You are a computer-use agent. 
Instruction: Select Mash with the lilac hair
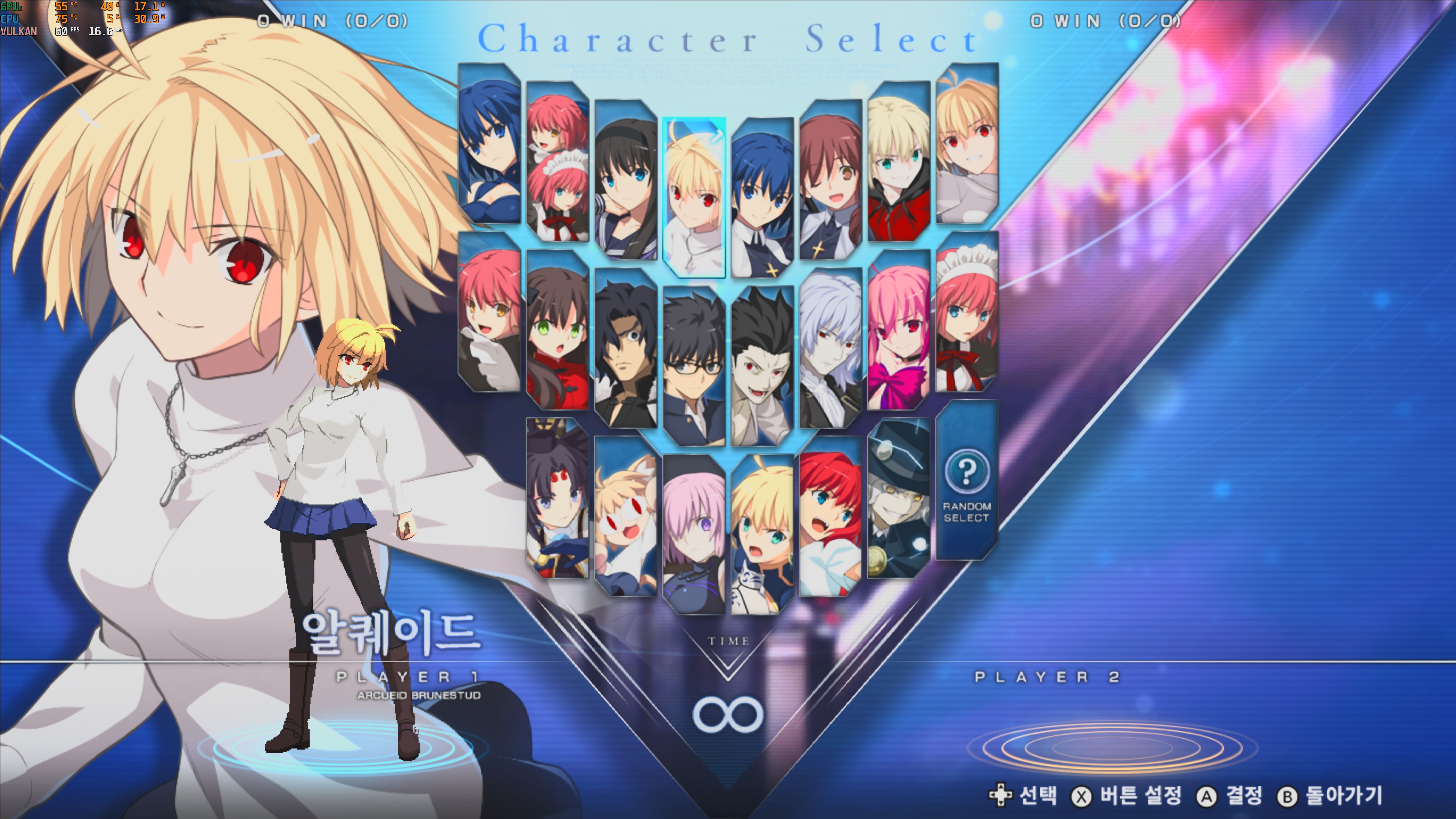[693, 535]
